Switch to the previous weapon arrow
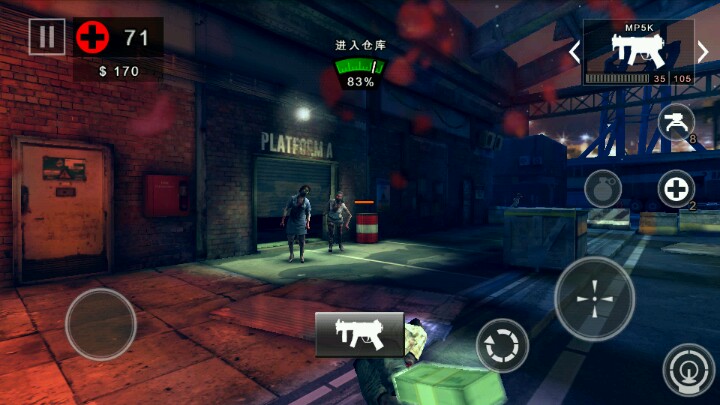This screenshot has width=720, height=405. tap(575, 50)
